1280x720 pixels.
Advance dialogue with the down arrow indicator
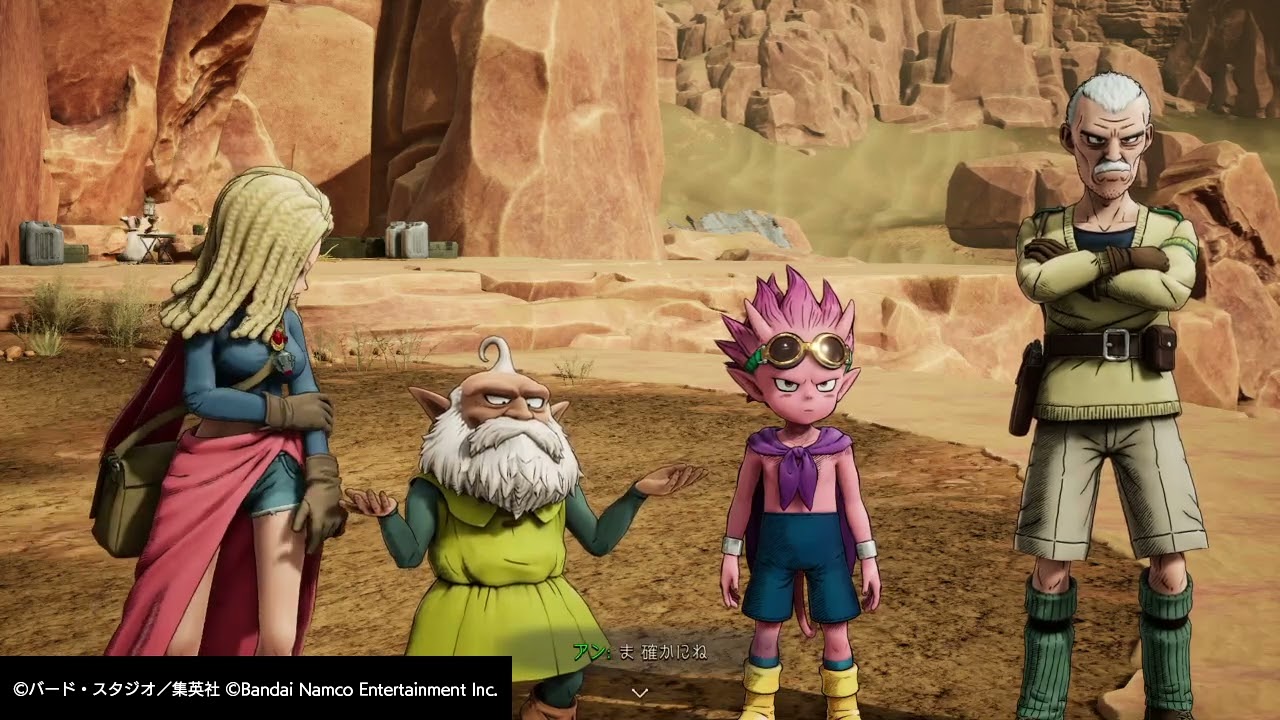pos(640,691)
